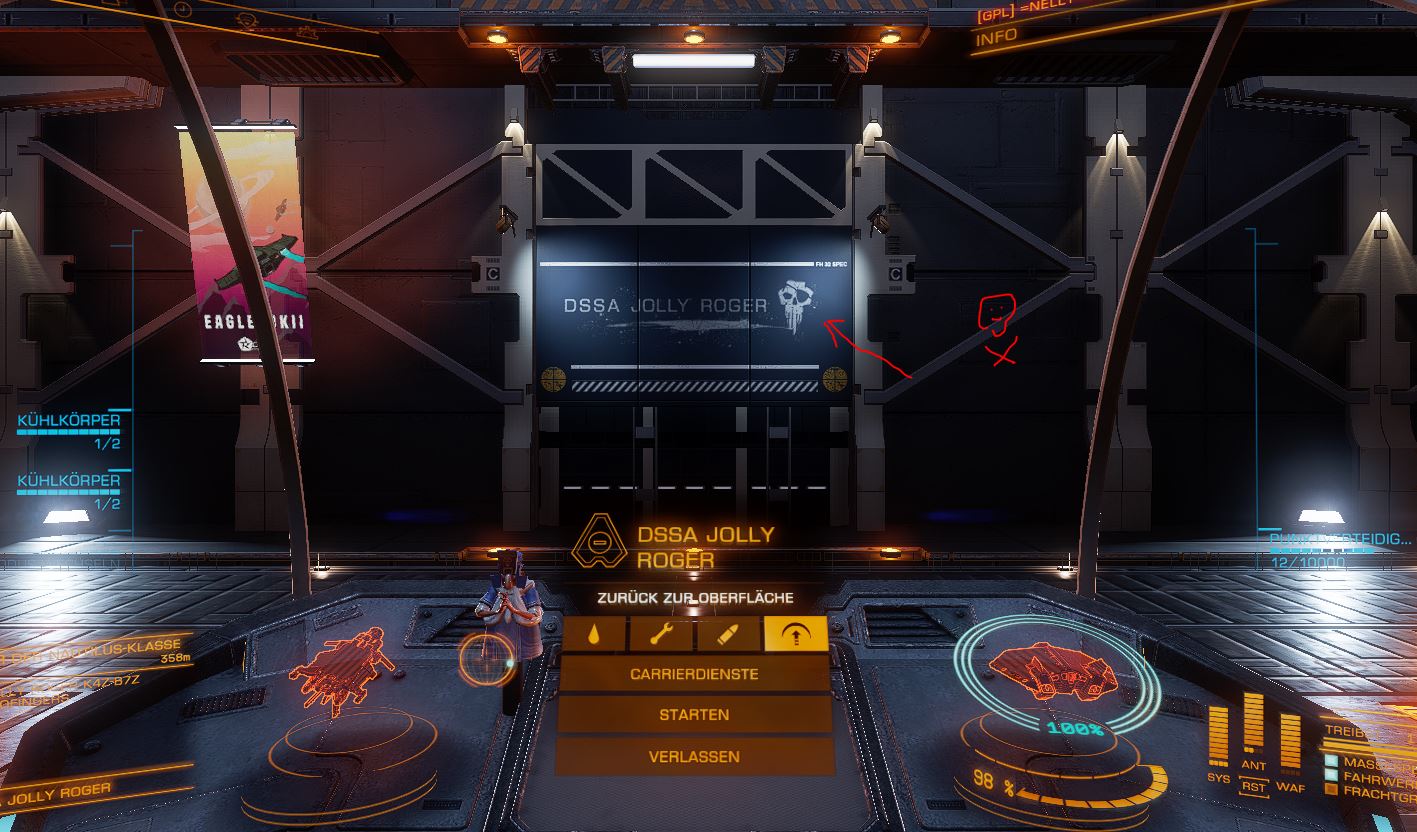Image resolution: width=1417 pixels, height=832 pixels.
Task: Select the bullet rearm icon
Action: [727, 634]
